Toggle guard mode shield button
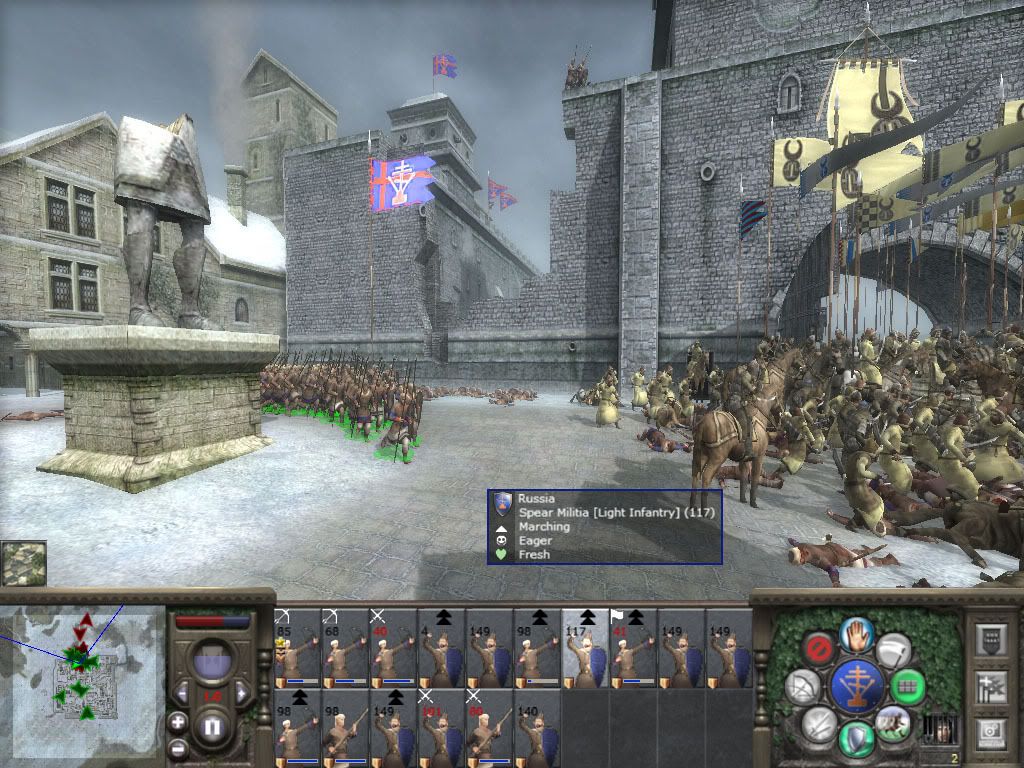 (857, 738)
